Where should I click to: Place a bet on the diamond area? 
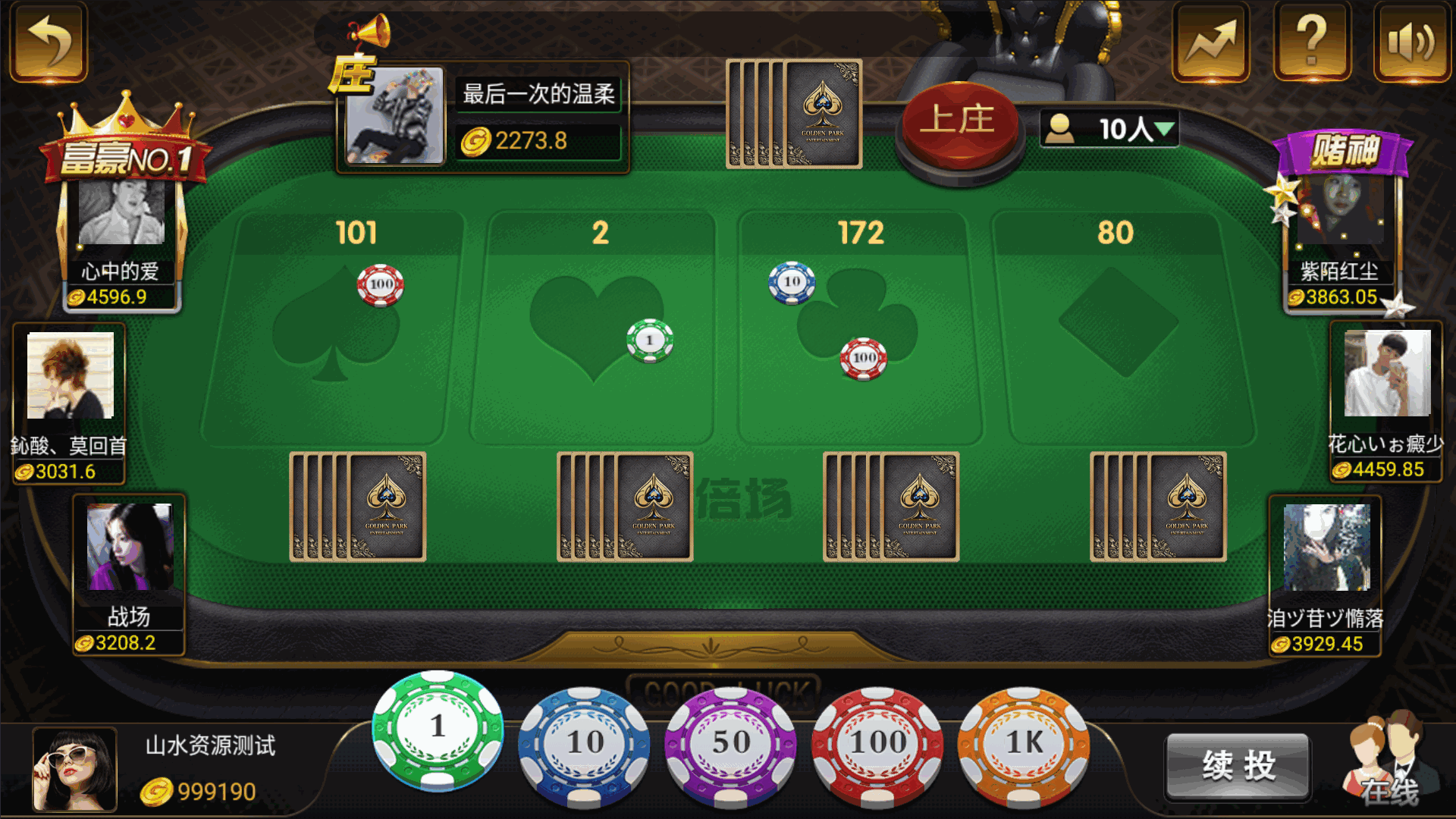[x=1117, y=326]
